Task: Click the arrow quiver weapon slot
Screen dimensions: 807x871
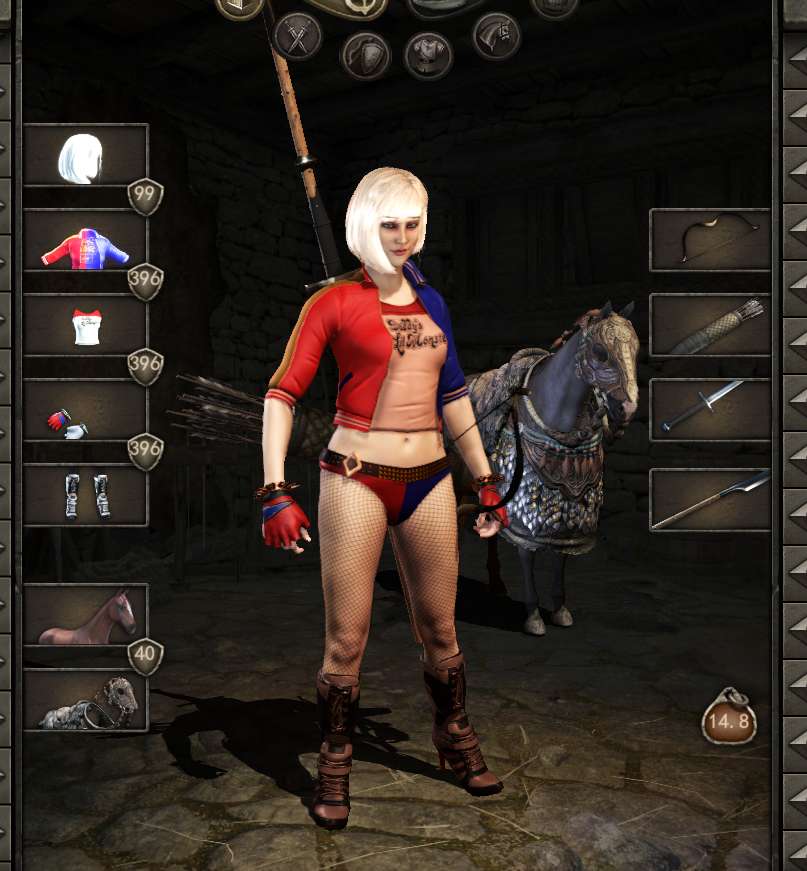Action: [710, 325]
